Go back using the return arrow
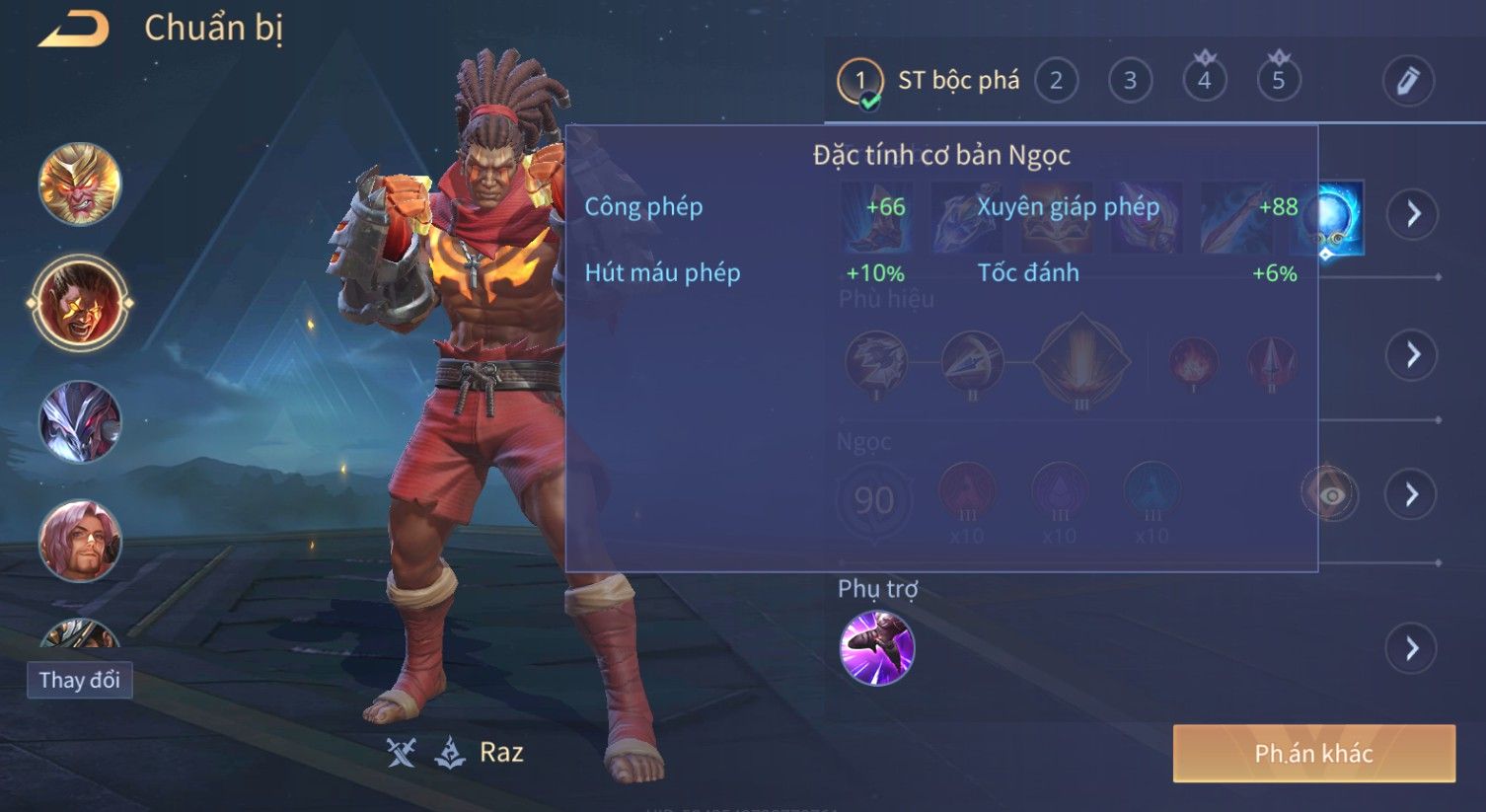The height and width of the screenshot is (812, 1486). click(74, 30)
